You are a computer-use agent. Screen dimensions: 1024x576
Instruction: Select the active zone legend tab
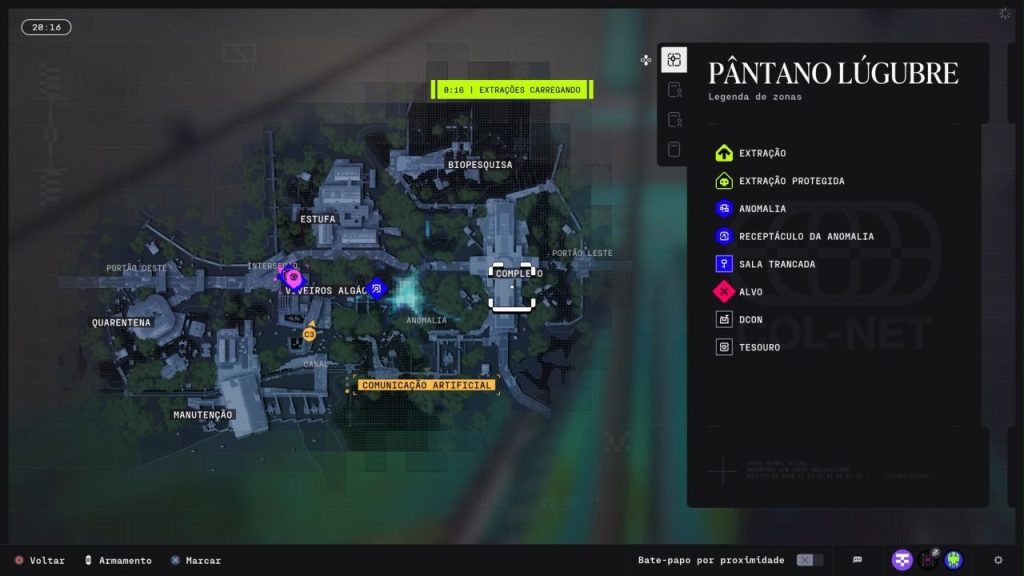click(x=674, y=60)
